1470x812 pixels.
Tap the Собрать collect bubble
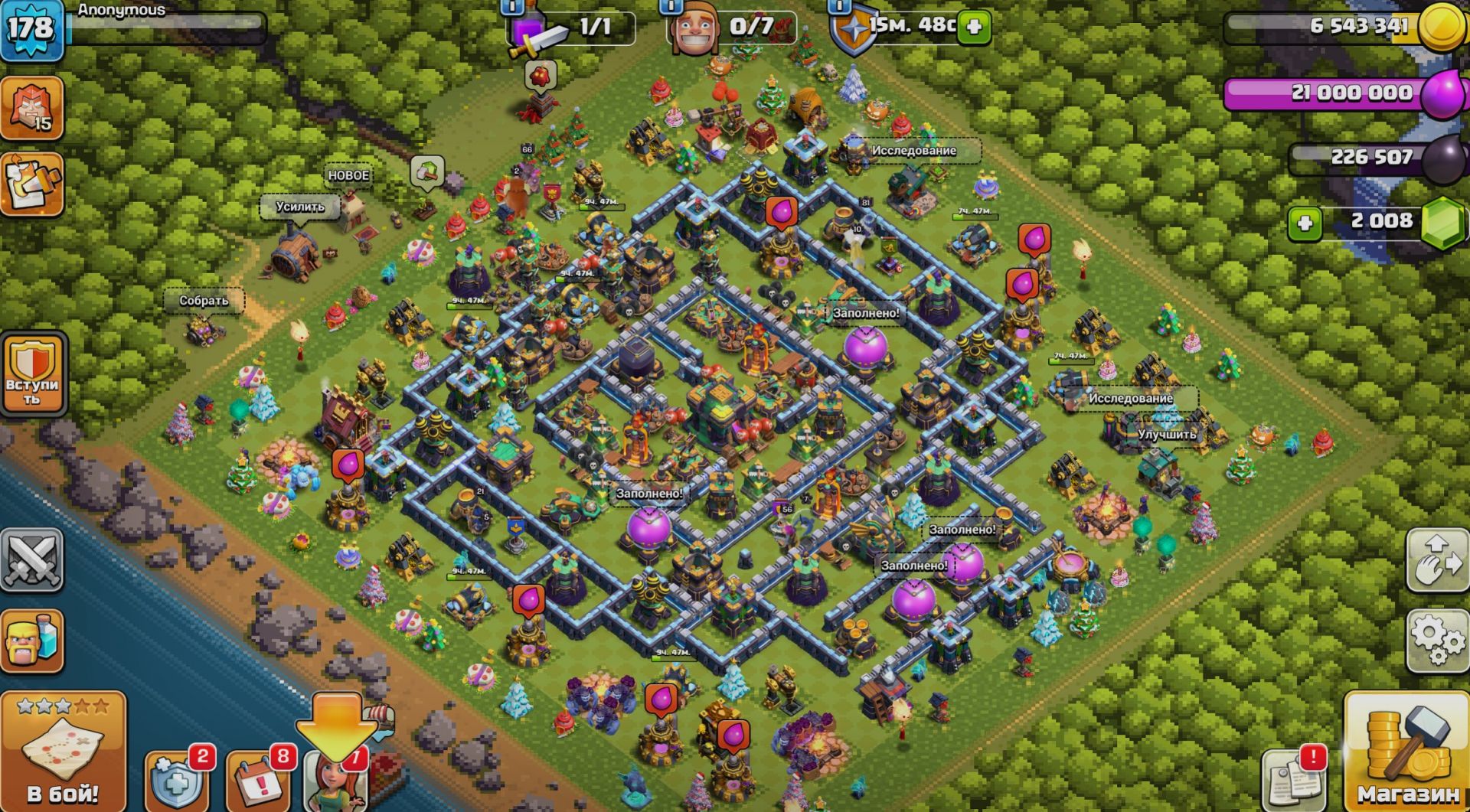pos(204,301)
